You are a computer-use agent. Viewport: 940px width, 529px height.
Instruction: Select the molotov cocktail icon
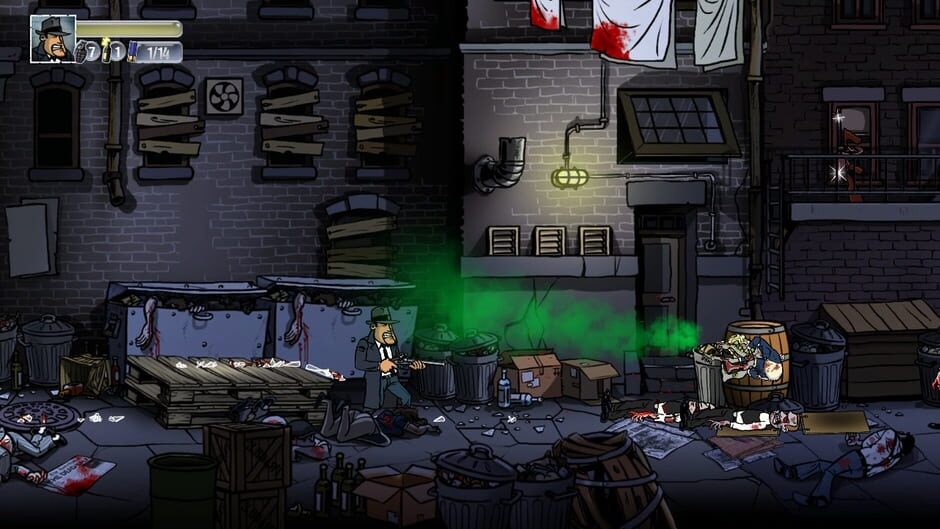[106, 49]
